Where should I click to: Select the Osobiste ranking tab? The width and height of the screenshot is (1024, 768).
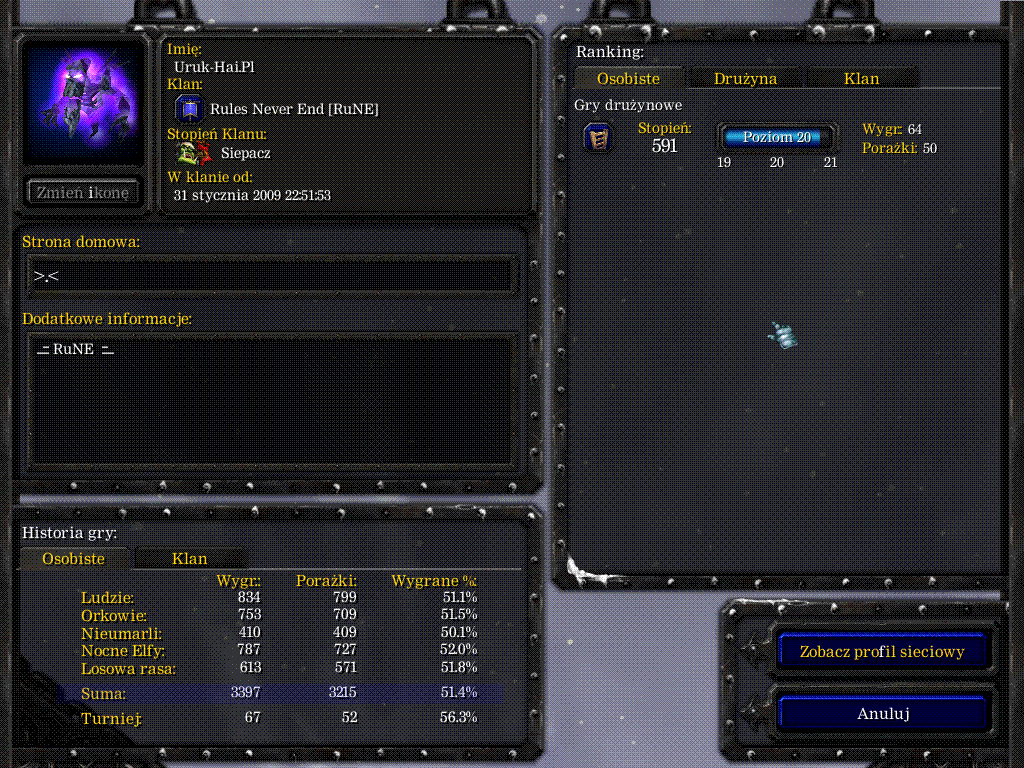[x=628, y=78]
